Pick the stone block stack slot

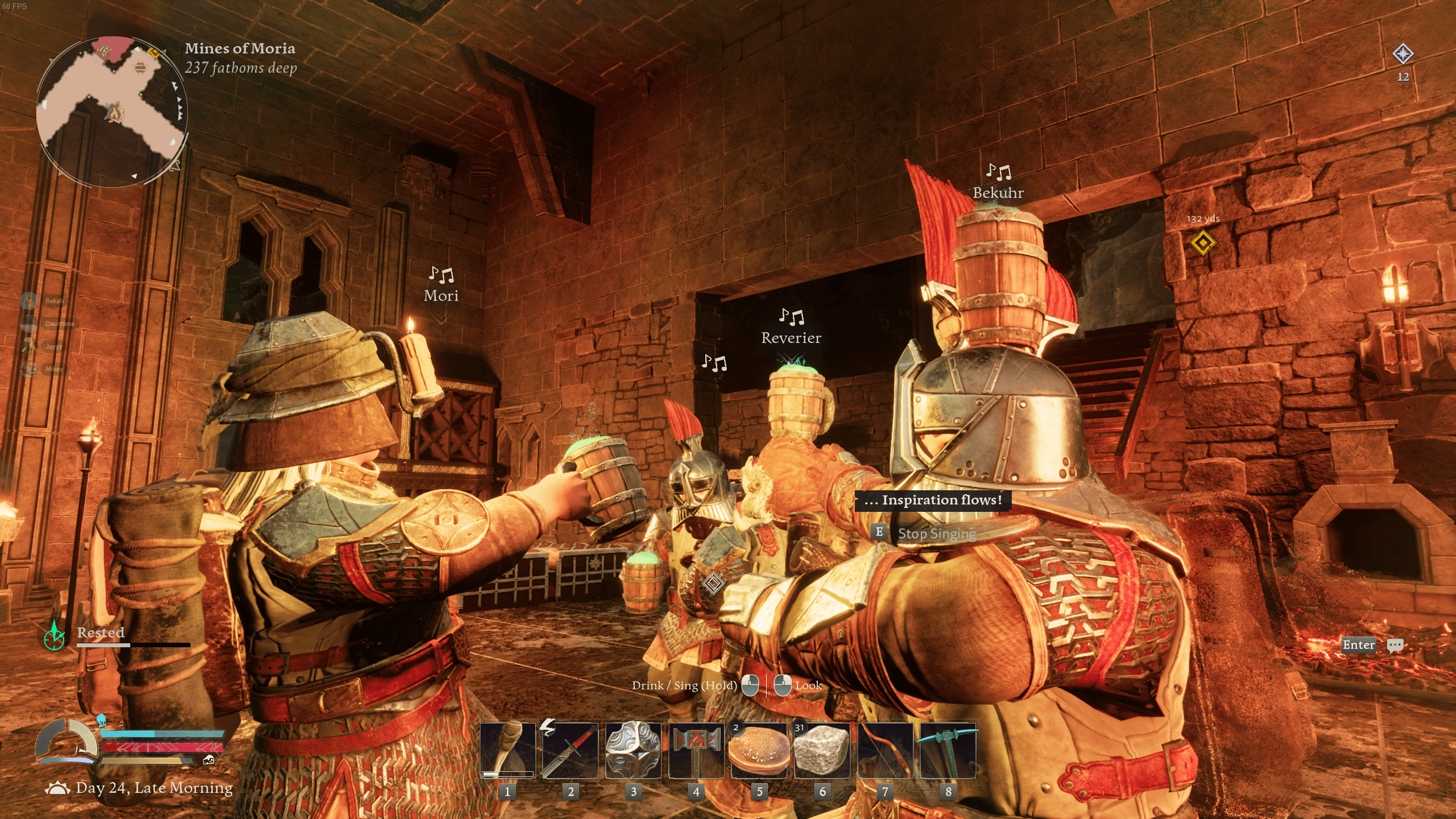pos(822,751)
